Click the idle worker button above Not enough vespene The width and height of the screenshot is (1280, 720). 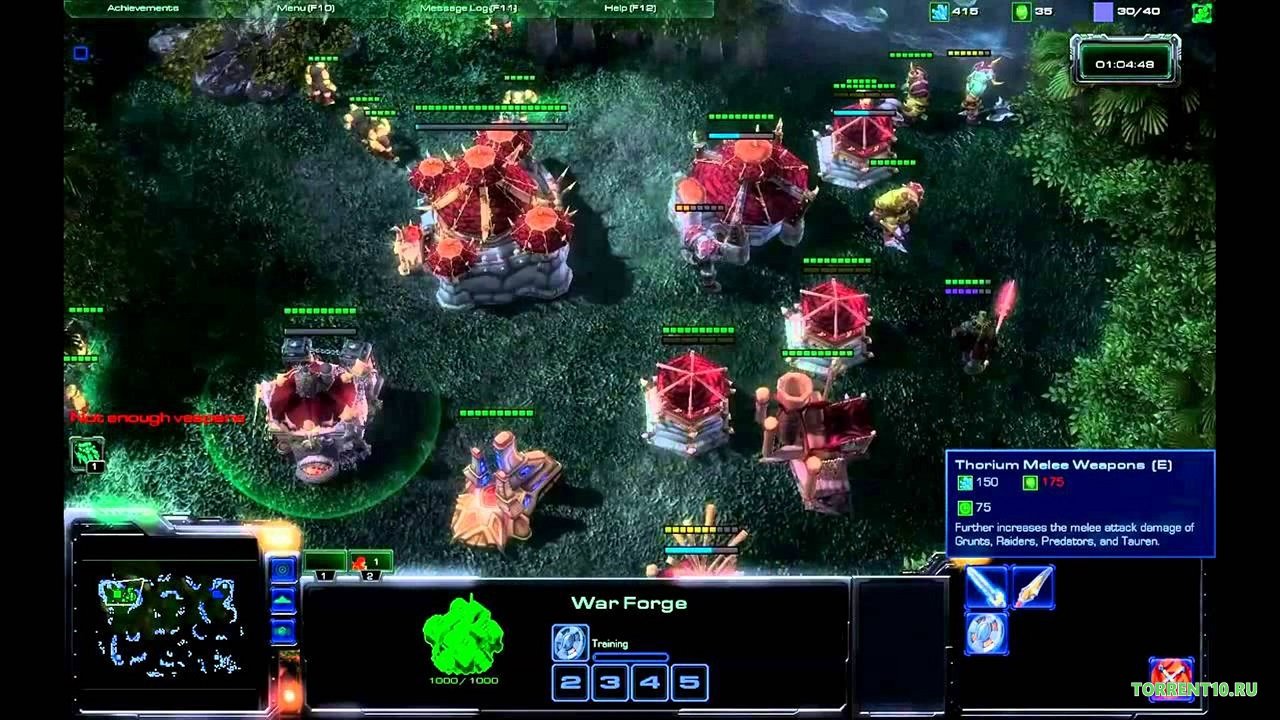tap(86, 453)
